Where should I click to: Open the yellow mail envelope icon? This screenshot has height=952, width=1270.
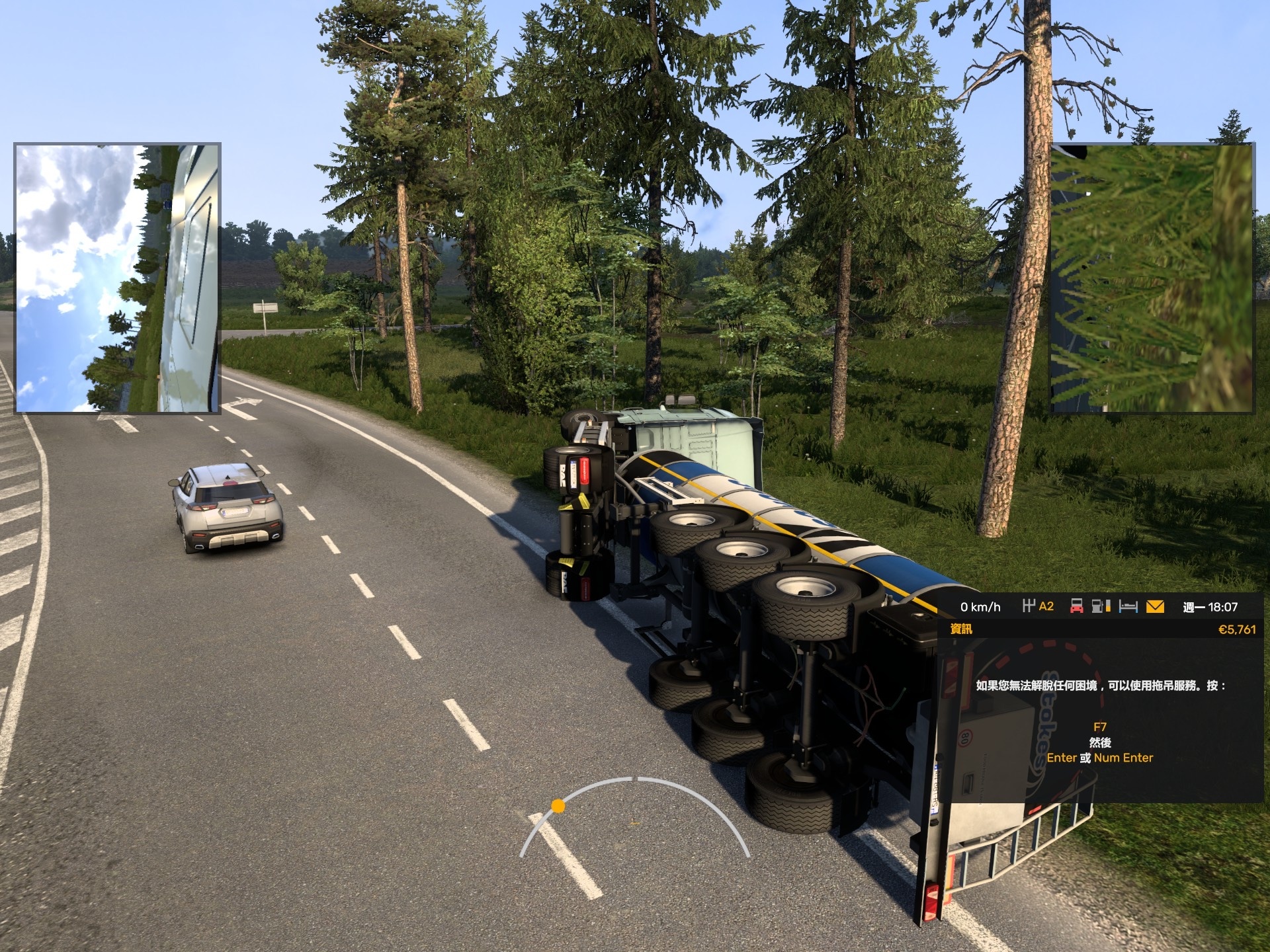(x=1155, y=606)
